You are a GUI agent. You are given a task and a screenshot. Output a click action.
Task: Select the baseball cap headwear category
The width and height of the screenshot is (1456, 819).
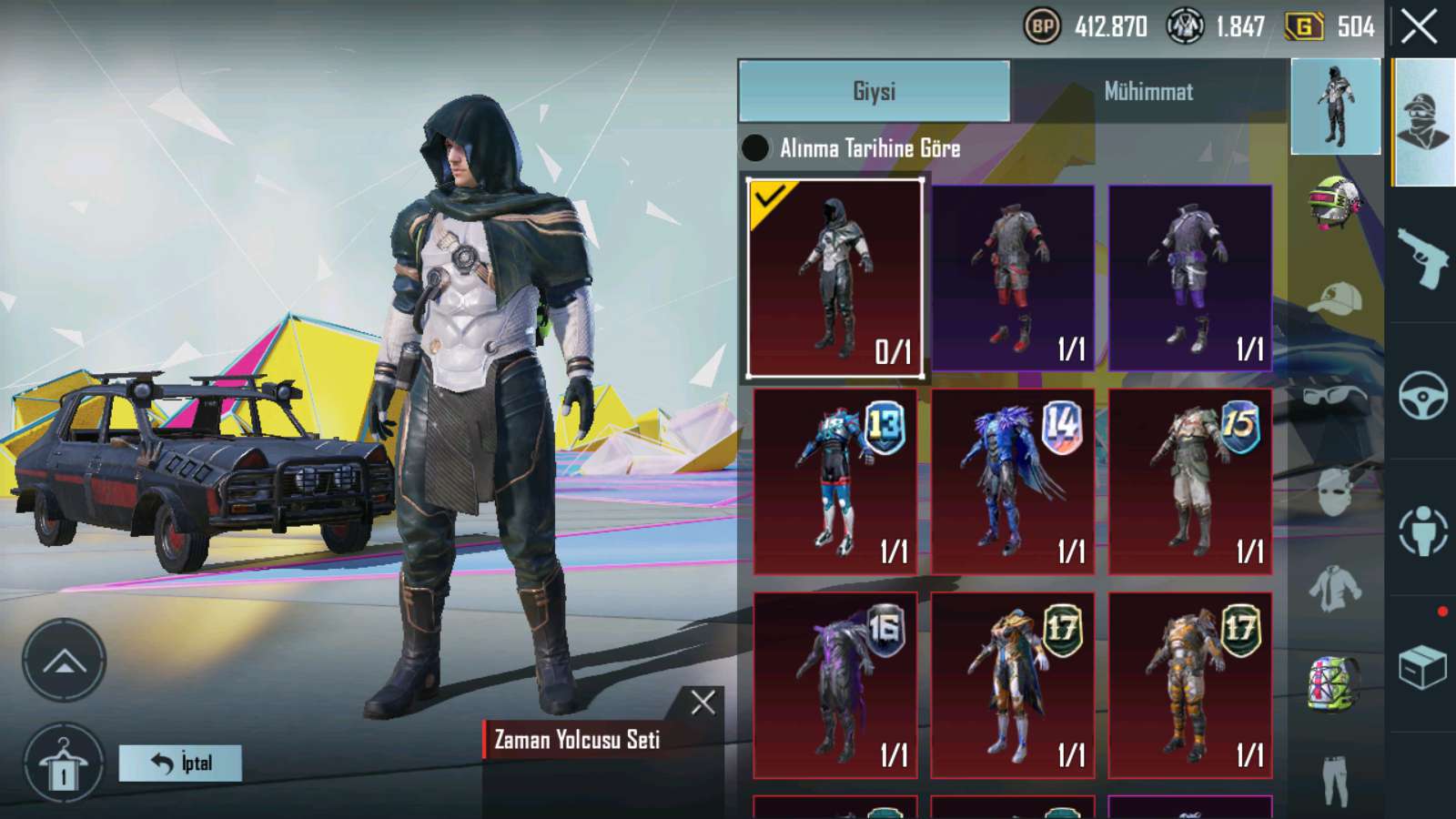tap(1334, 298)
